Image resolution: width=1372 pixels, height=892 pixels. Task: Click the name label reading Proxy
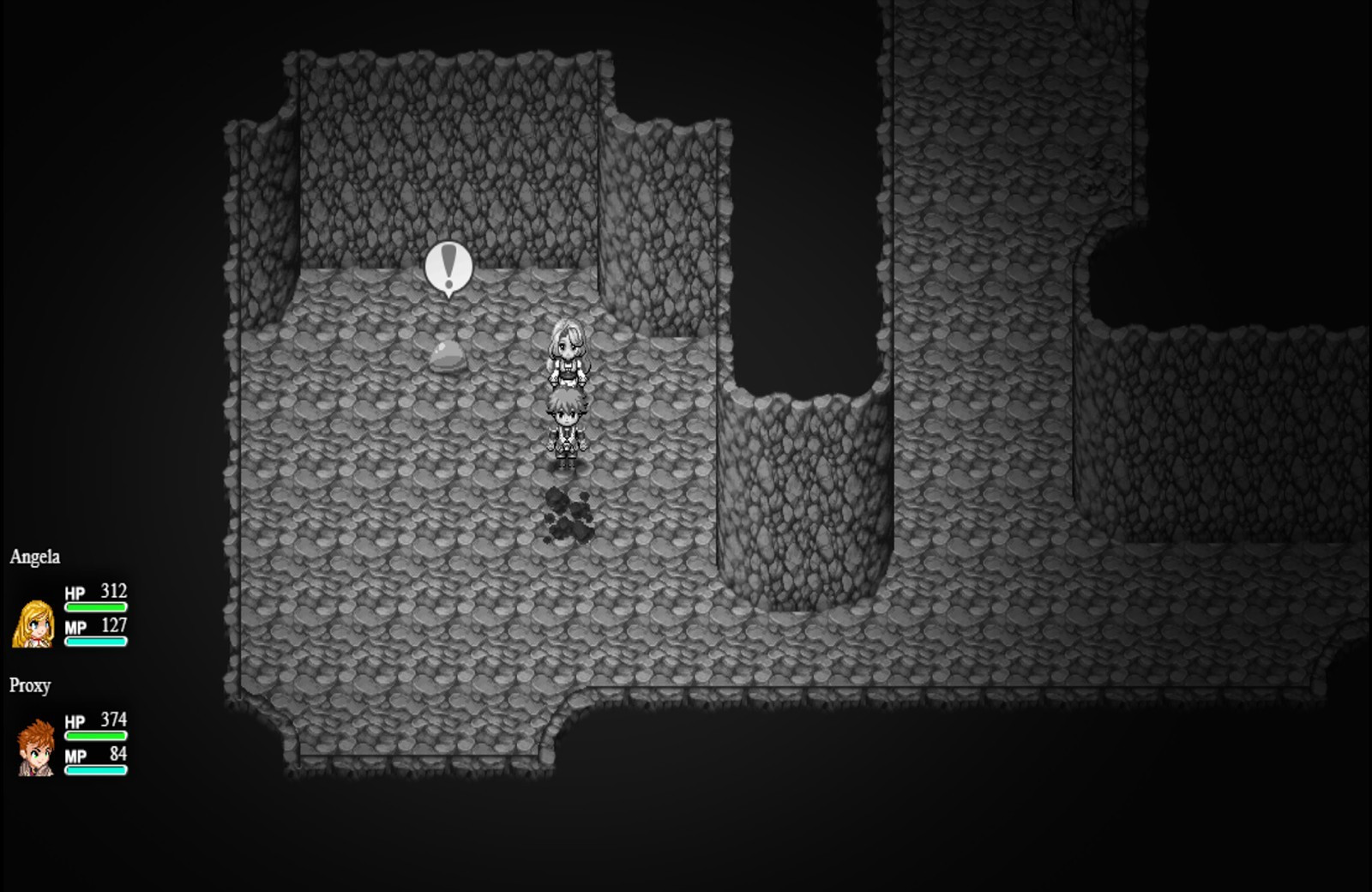point(31,685)
